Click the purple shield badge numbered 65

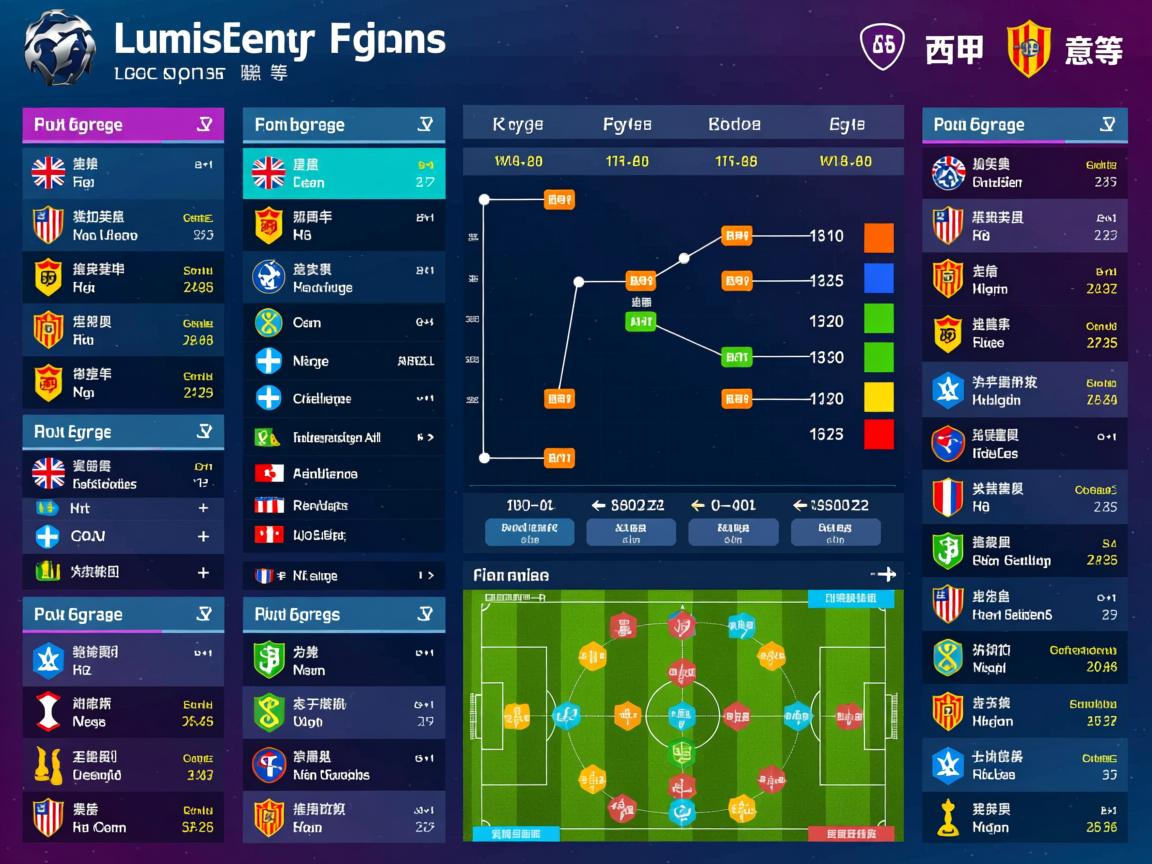(x=882, y=47)
